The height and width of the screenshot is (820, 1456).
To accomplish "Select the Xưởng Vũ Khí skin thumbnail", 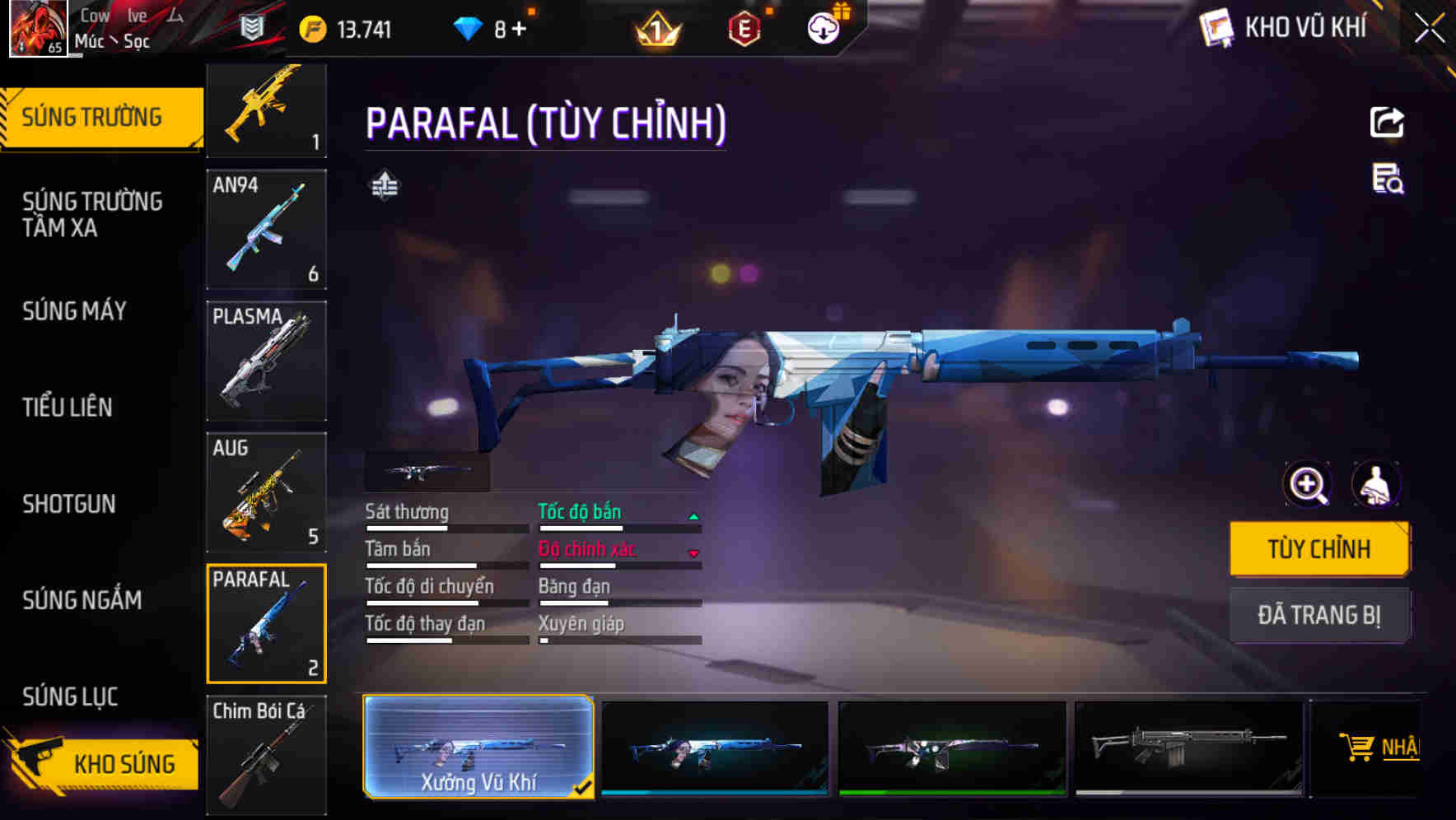I will tap(478, 747).
